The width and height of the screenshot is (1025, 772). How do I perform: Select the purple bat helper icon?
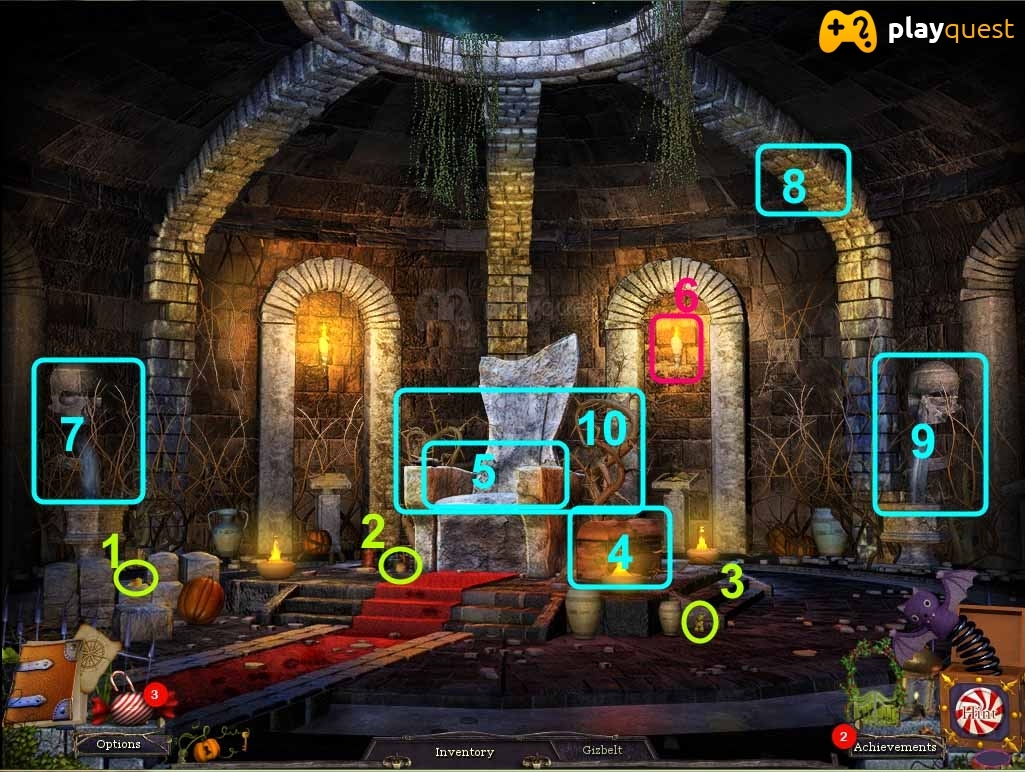point(928,617)
